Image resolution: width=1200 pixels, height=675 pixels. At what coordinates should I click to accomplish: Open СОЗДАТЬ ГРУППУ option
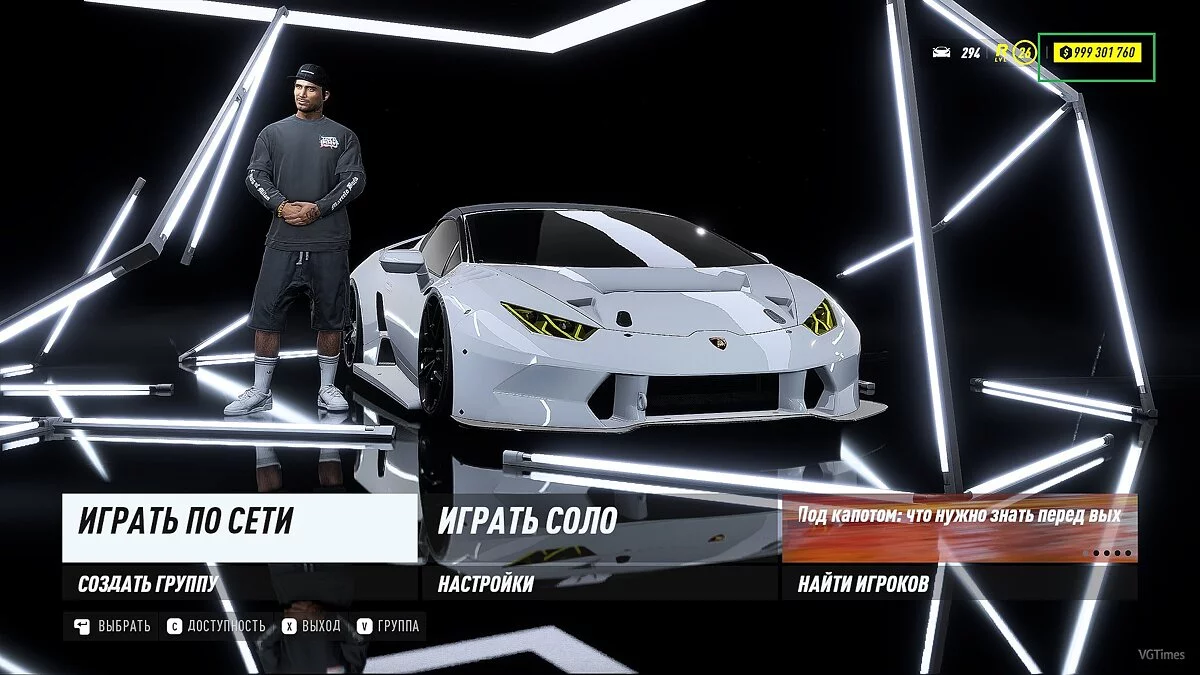pos(240,583)
